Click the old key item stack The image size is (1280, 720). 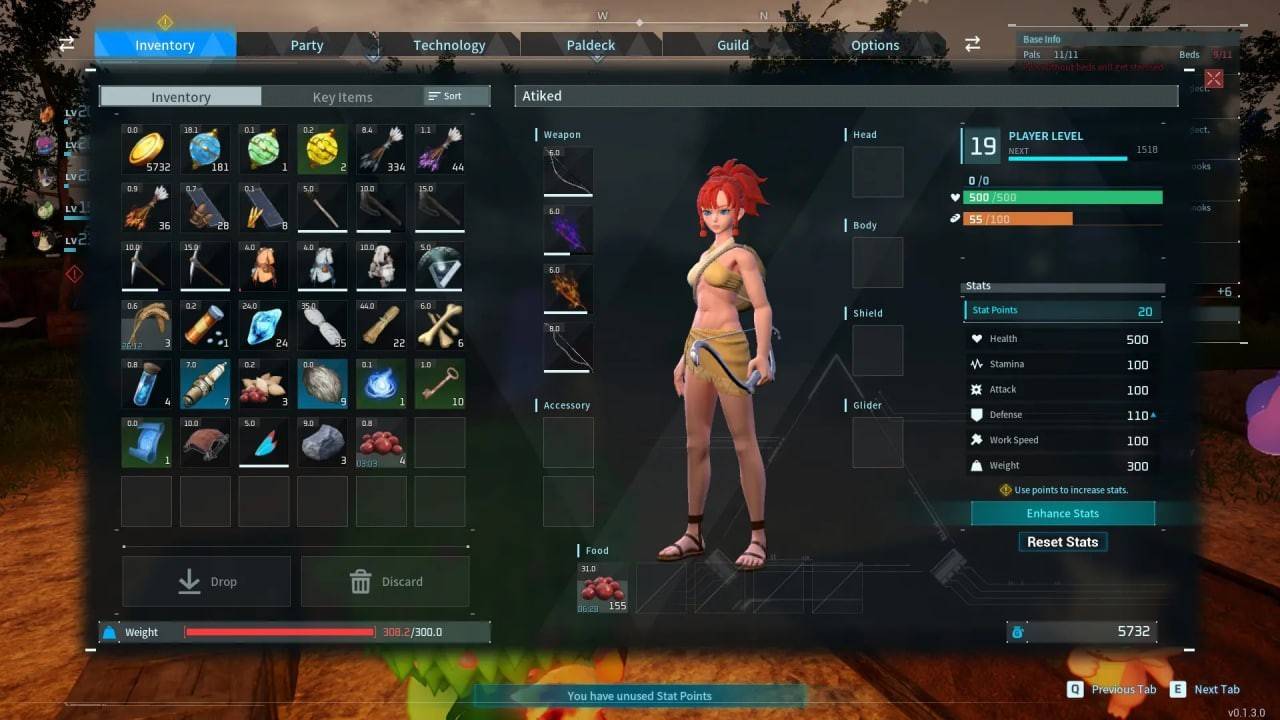(440, 384)
